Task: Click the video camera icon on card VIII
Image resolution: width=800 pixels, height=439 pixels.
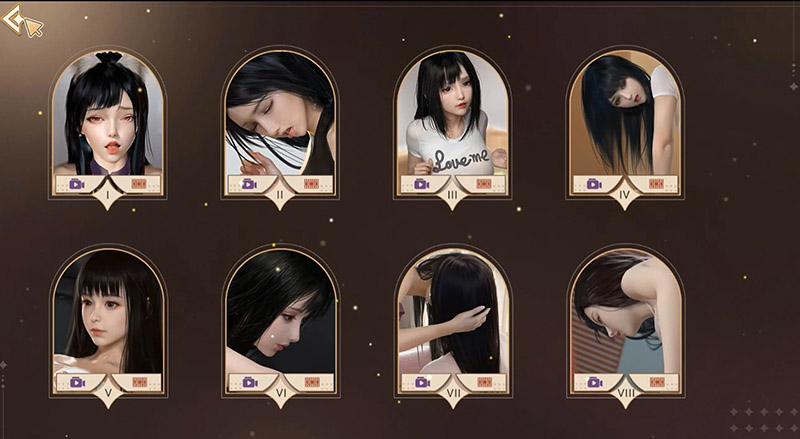Action: (x=593, y=382)
